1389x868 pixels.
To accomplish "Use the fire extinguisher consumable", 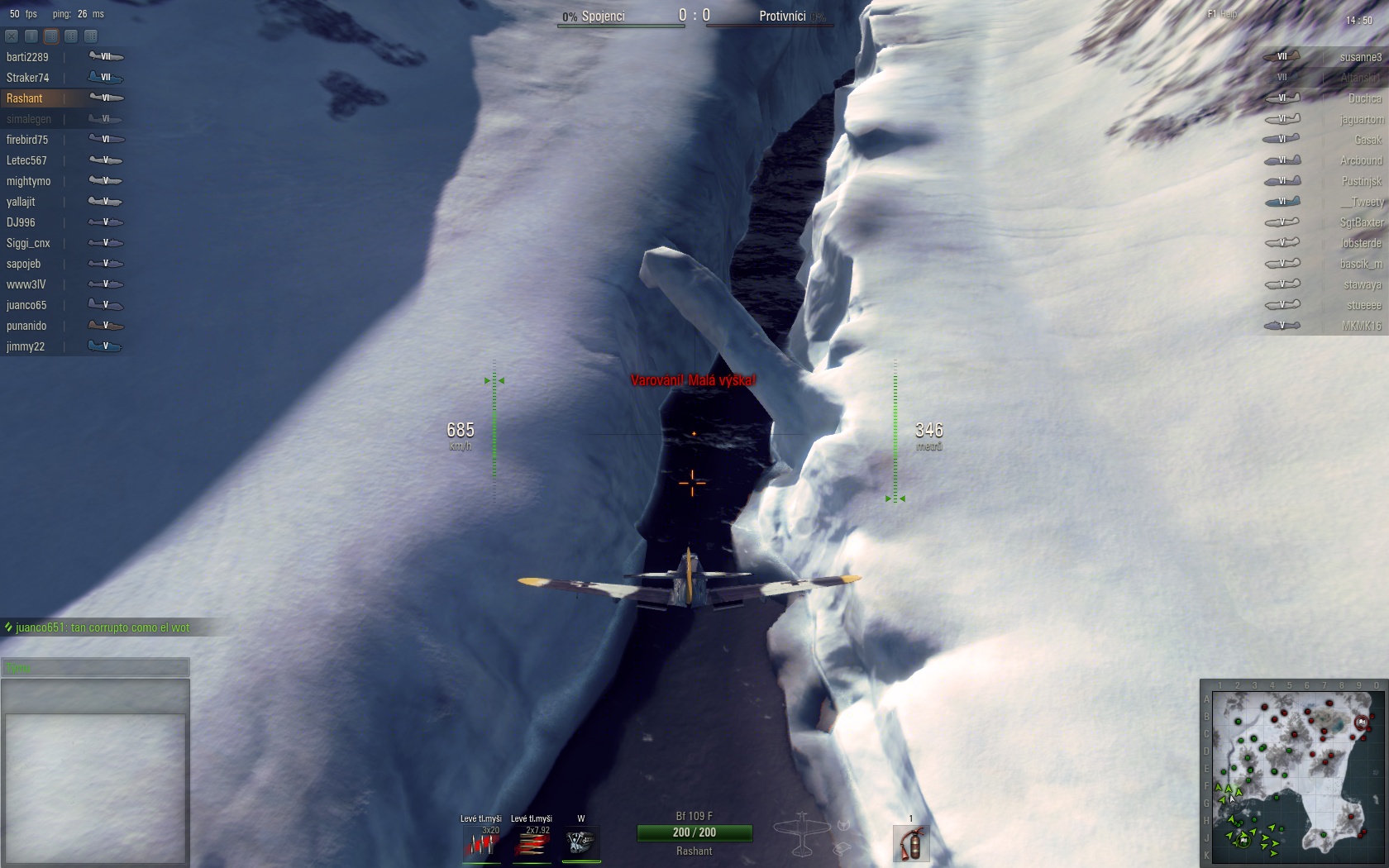I will 911,844.
